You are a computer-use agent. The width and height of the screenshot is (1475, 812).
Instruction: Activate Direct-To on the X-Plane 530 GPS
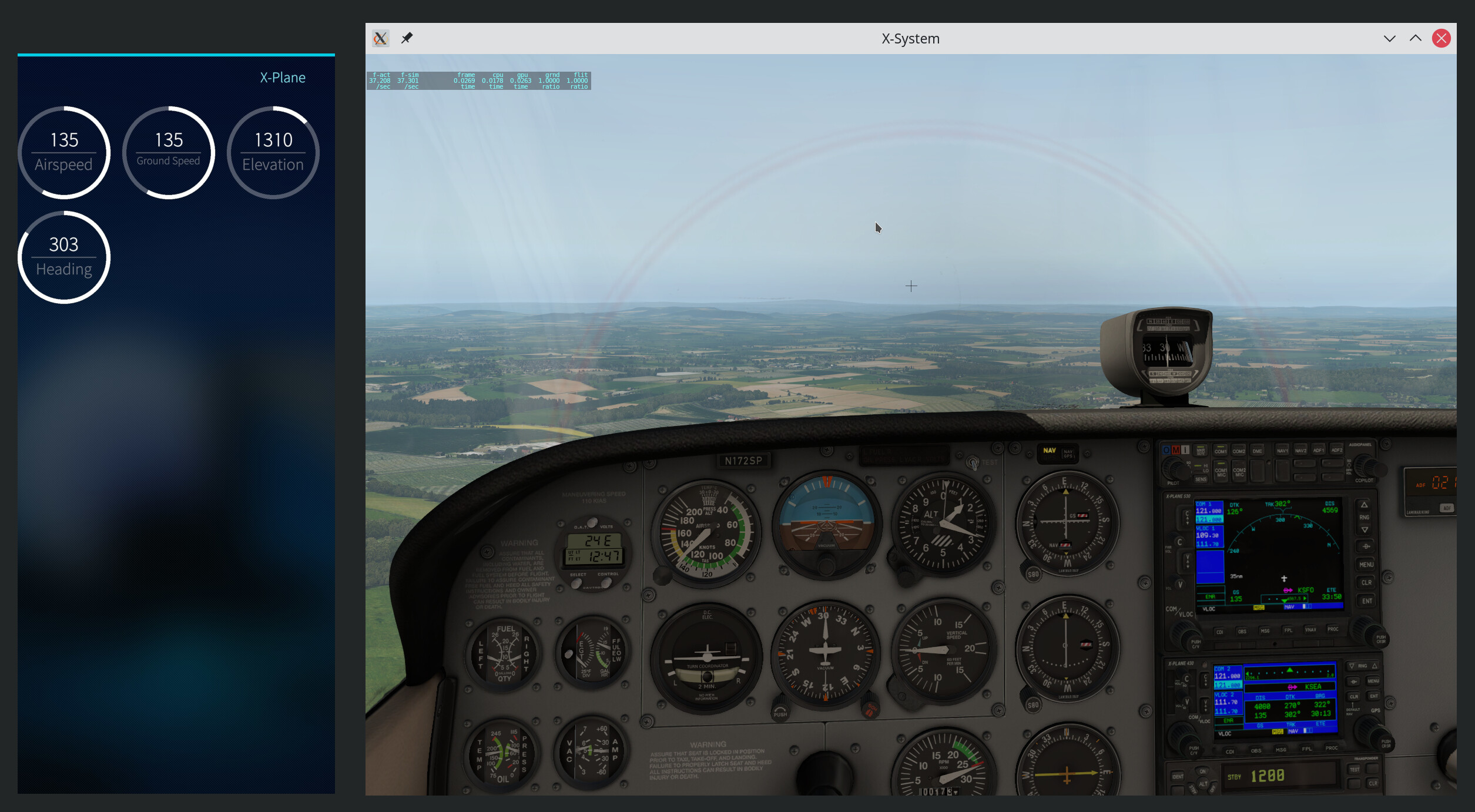[1366, 546]
